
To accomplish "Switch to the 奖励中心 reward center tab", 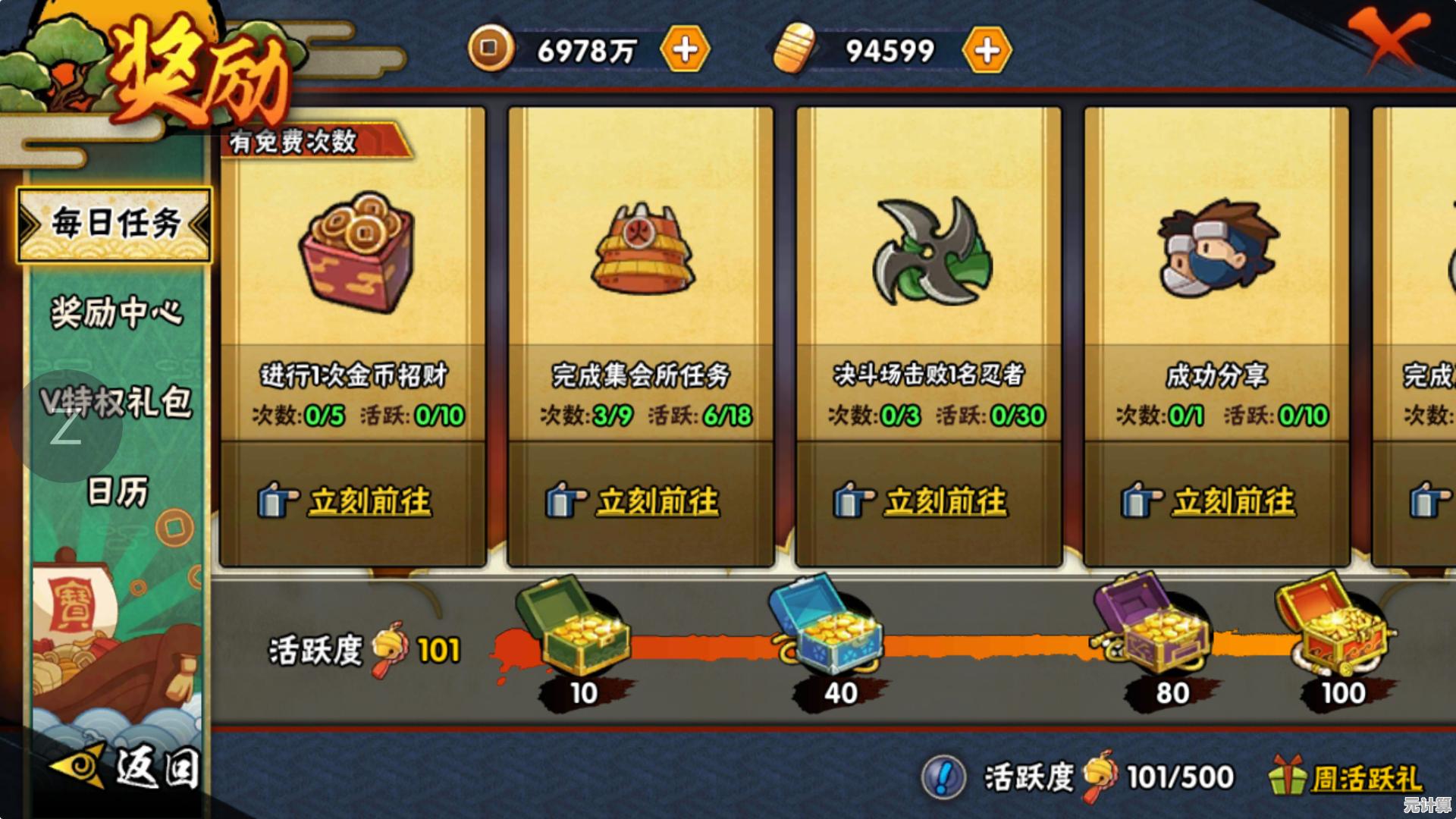I will (x=116, y=312).
